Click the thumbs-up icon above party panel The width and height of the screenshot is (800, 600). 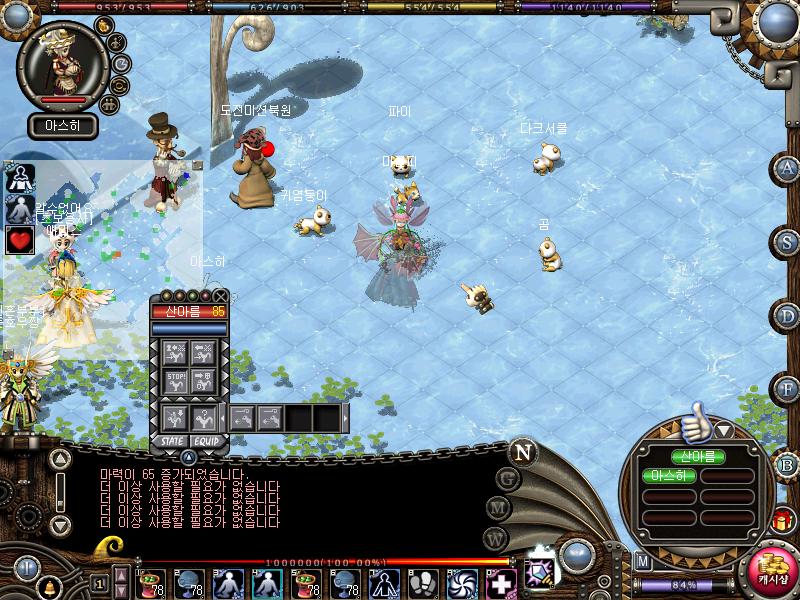pyautogui.click(x=694, y=423)
